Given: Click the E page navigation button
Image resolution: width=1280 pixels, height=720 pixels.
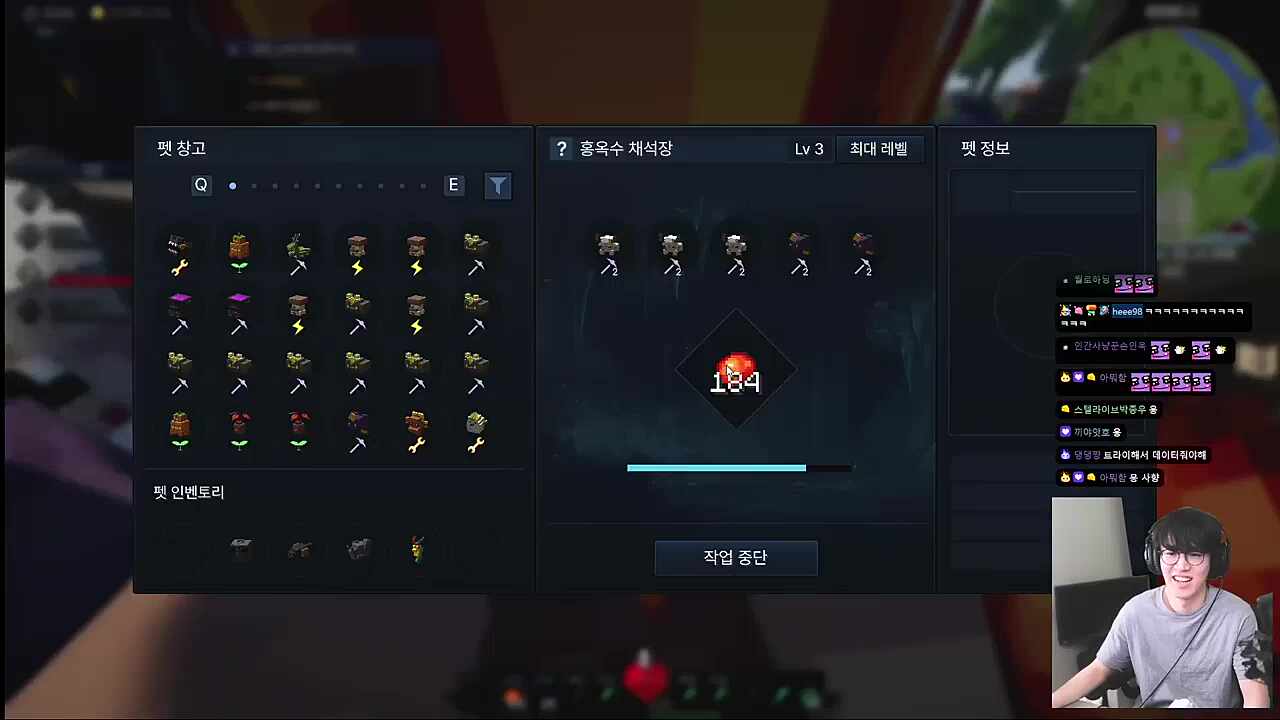Looking at the screenshot, I should (453, 185).
